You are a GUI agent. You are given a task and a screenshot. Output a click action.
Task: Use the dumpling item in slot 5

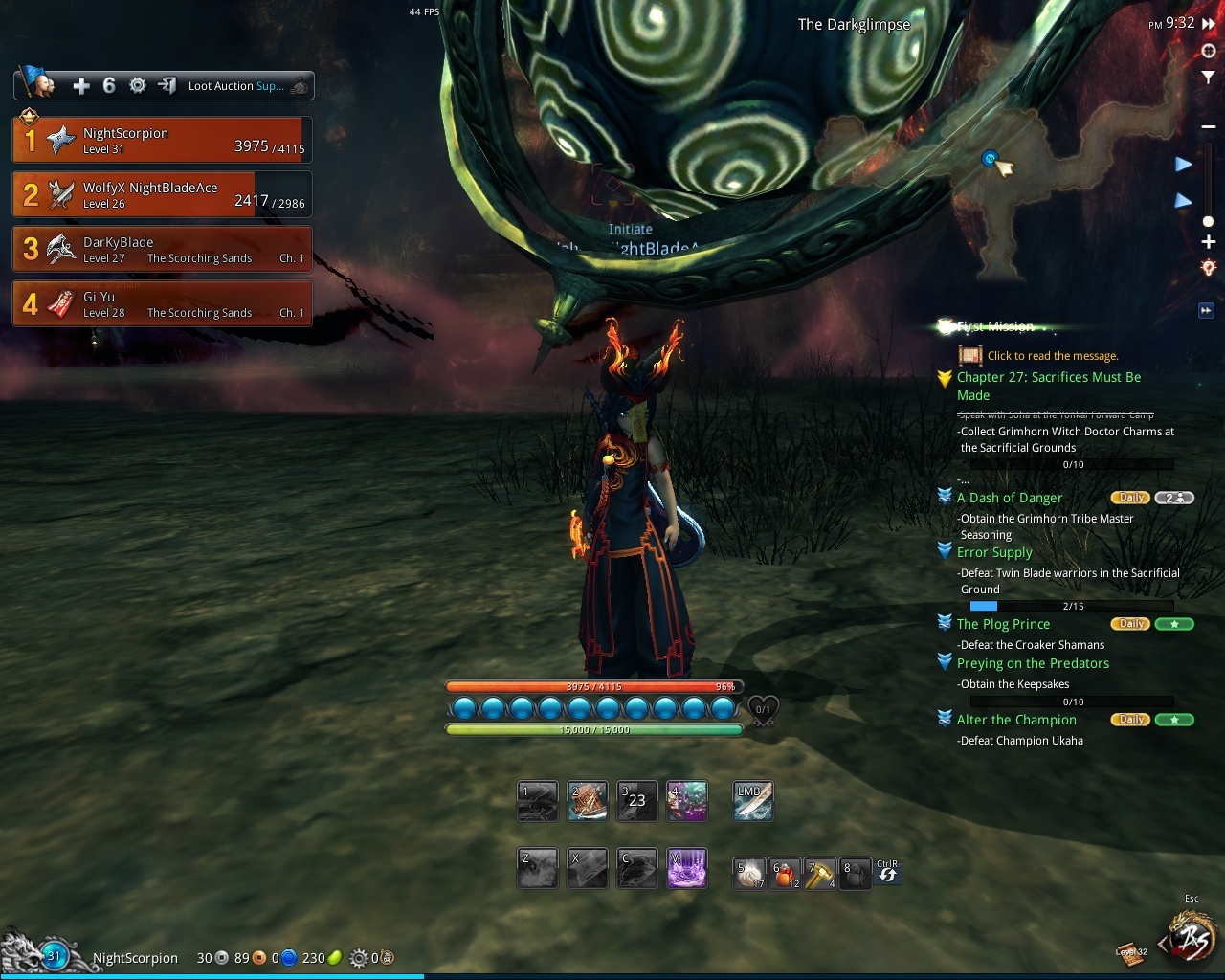(x=749, y=873)
